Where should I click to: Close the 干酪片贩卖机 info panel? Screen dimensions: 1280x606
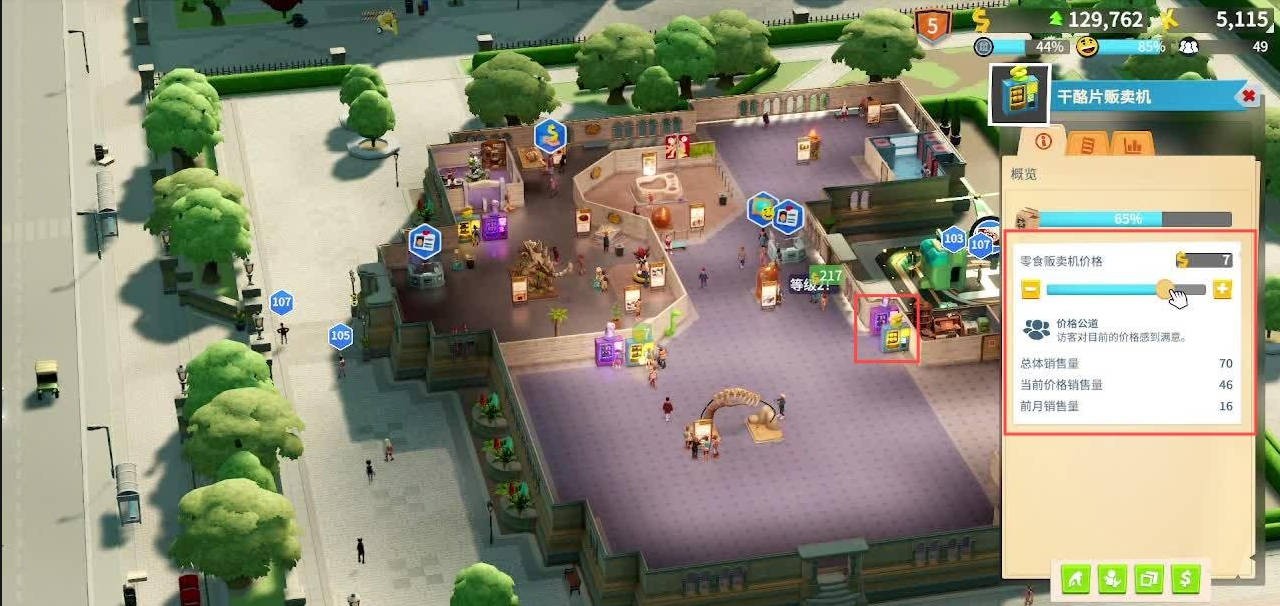click(x=1248, y=96)
